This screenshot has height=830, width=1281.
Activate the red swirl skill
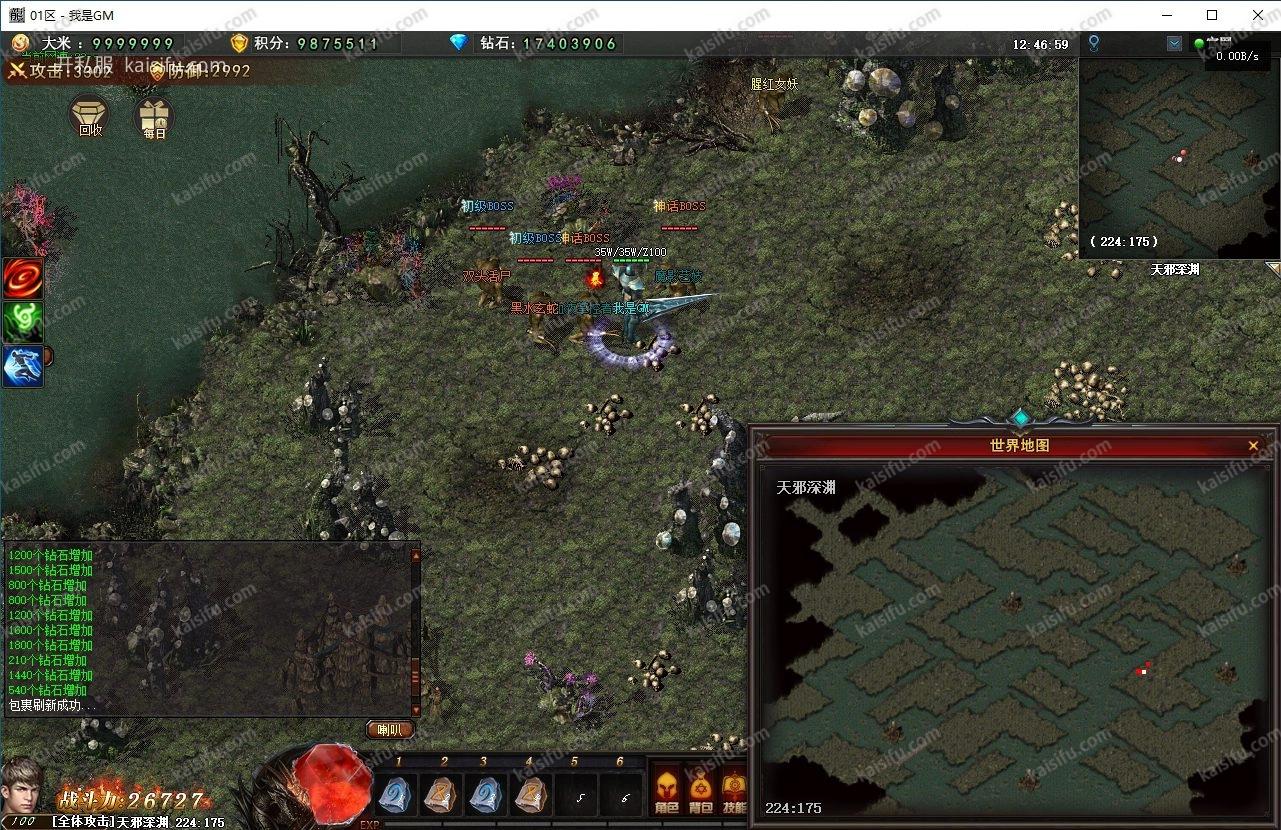pyautogui.click(x=22, y=278)
